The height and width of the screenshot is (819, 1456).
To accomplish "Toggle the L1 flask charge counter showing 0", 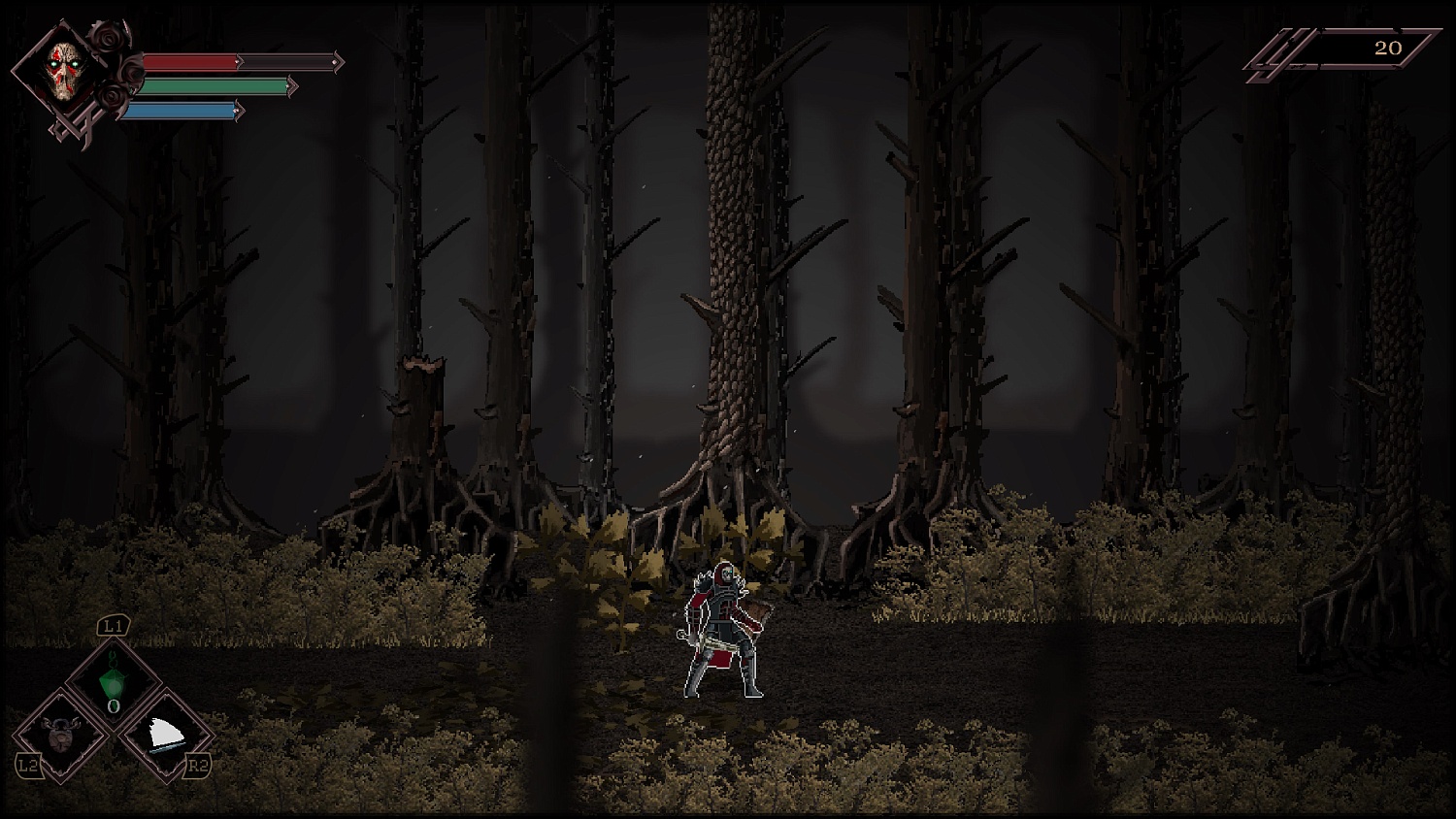I will pyautogui.click(x=113, y=706).
